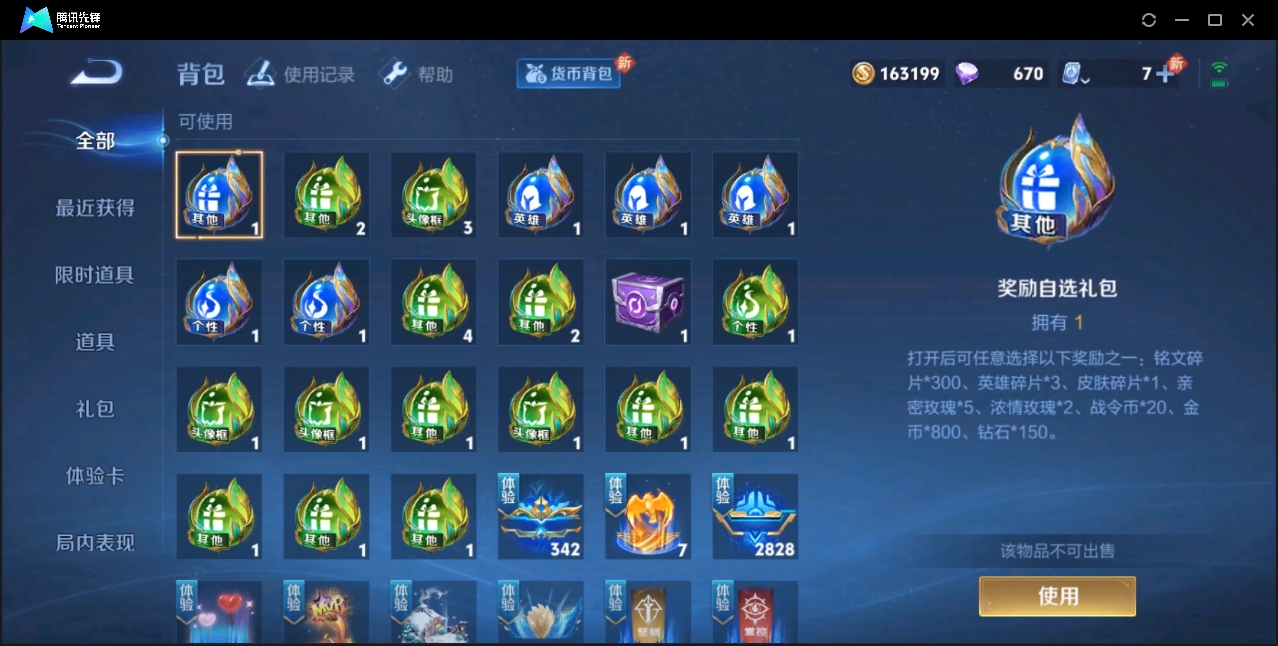1278x646 pixels.
Task: Select the trial card with count 342
Action: [x=540, y=516]
